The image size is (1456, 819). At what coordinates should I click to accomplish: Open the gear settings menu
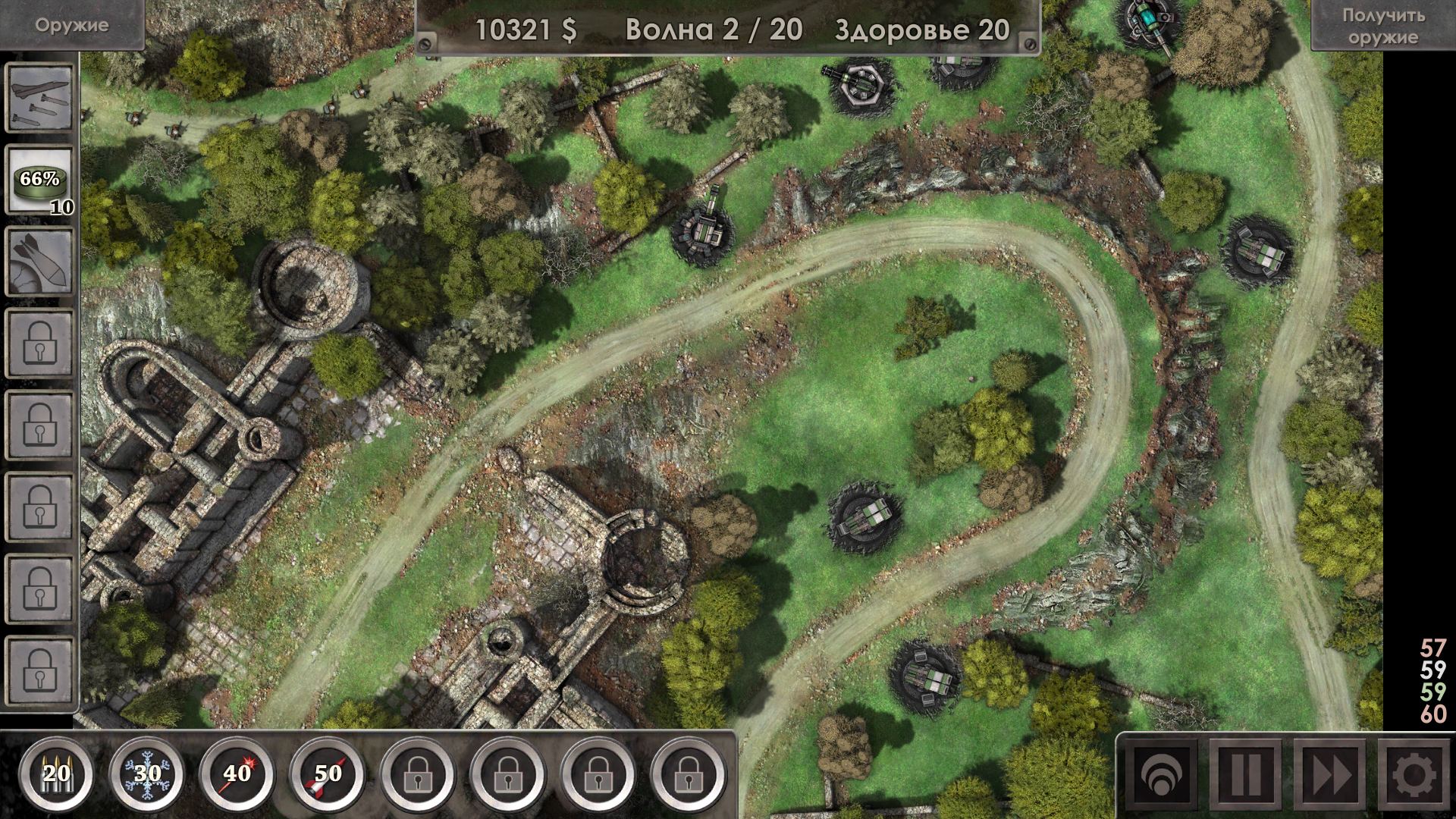(1414, 777)
